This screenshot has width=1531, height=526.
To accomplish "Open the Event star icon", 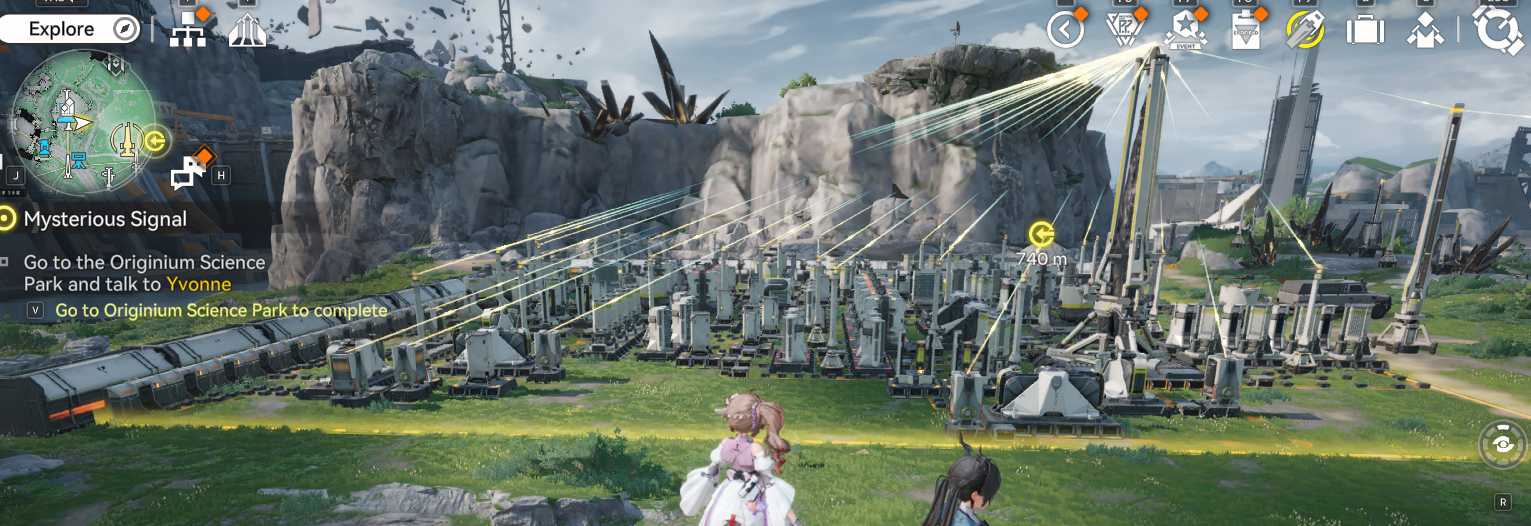I will (x=1186, y=30).
